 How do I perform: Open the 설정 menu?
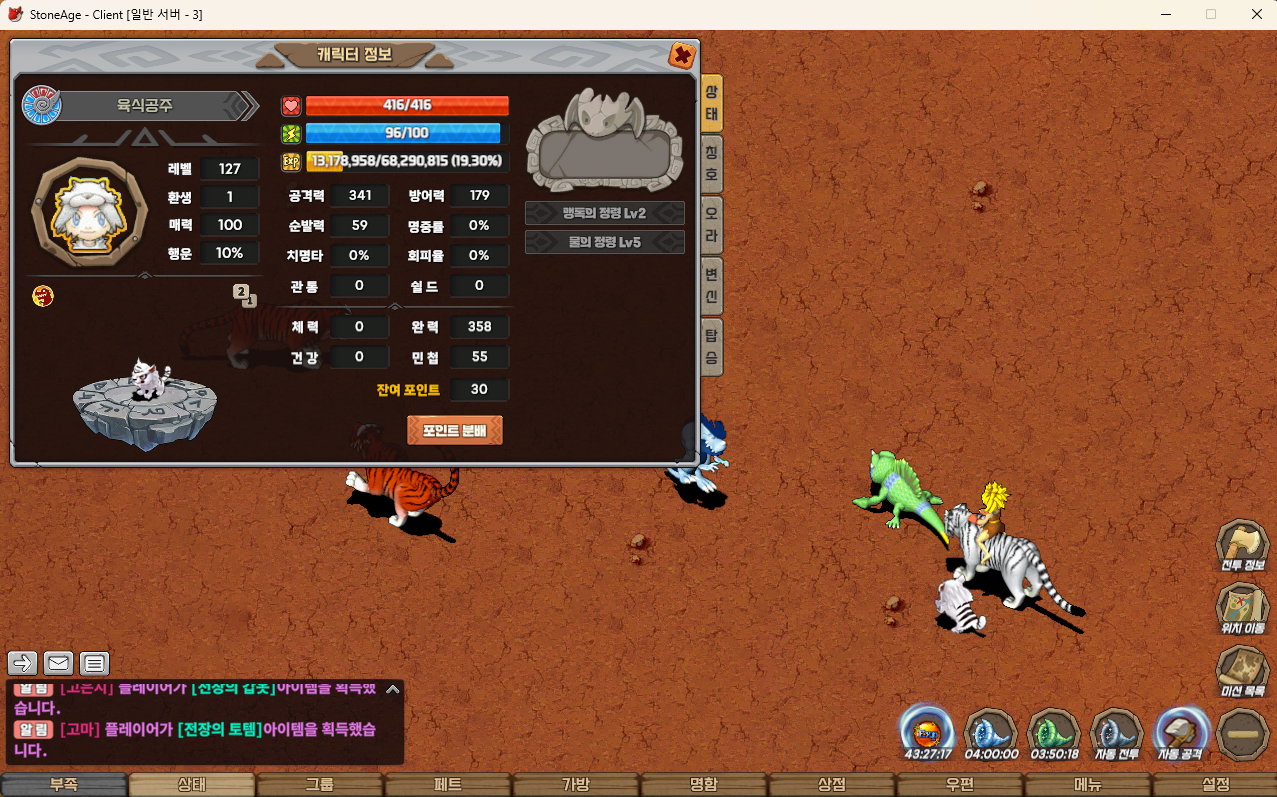pyautogui.click(x=1215, y=785)
